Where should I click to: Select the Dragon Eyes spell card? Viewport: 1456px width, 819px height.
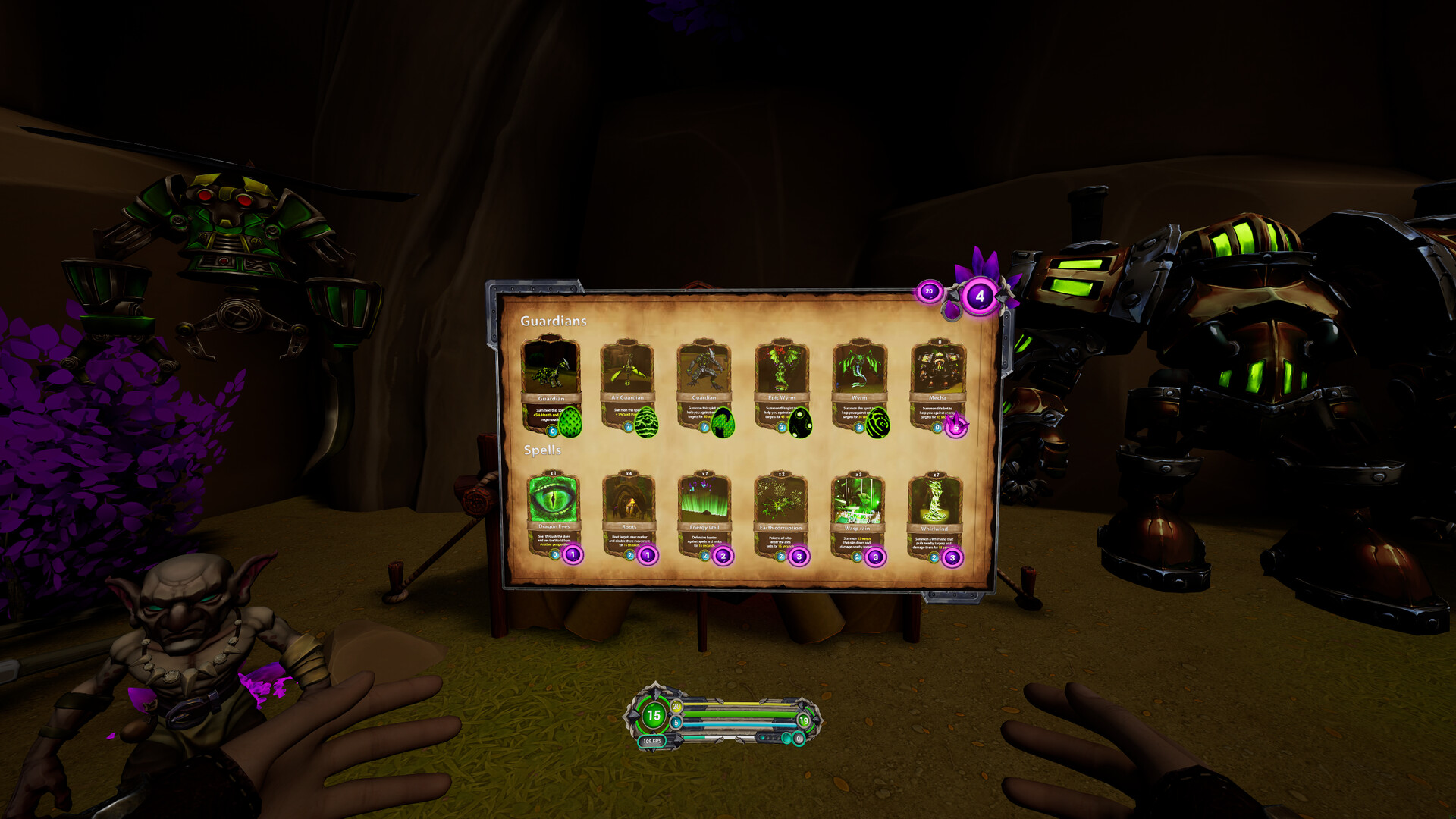(552, 502)
